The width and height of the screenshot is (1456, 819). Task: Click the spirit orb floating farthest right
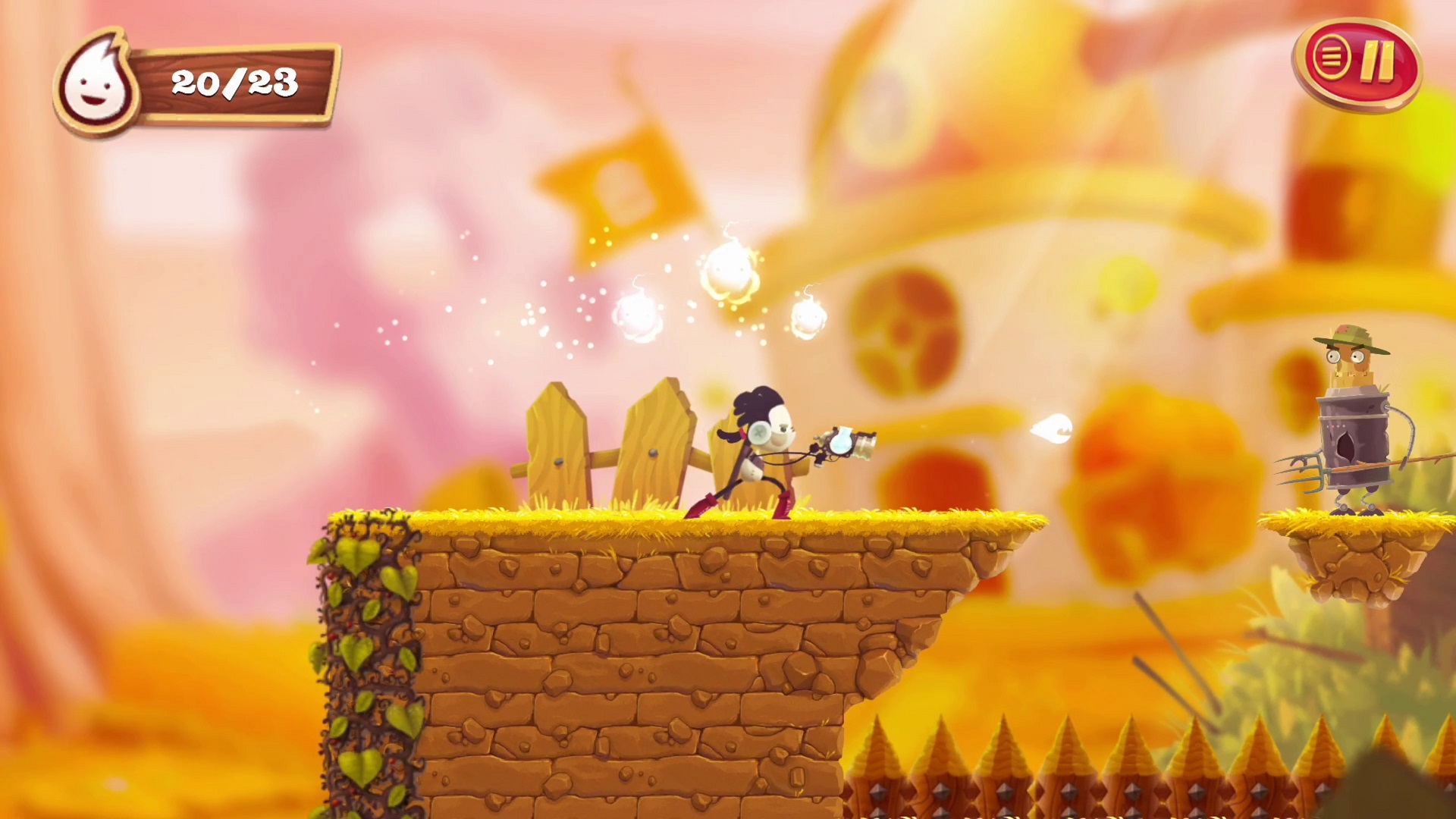808,318
